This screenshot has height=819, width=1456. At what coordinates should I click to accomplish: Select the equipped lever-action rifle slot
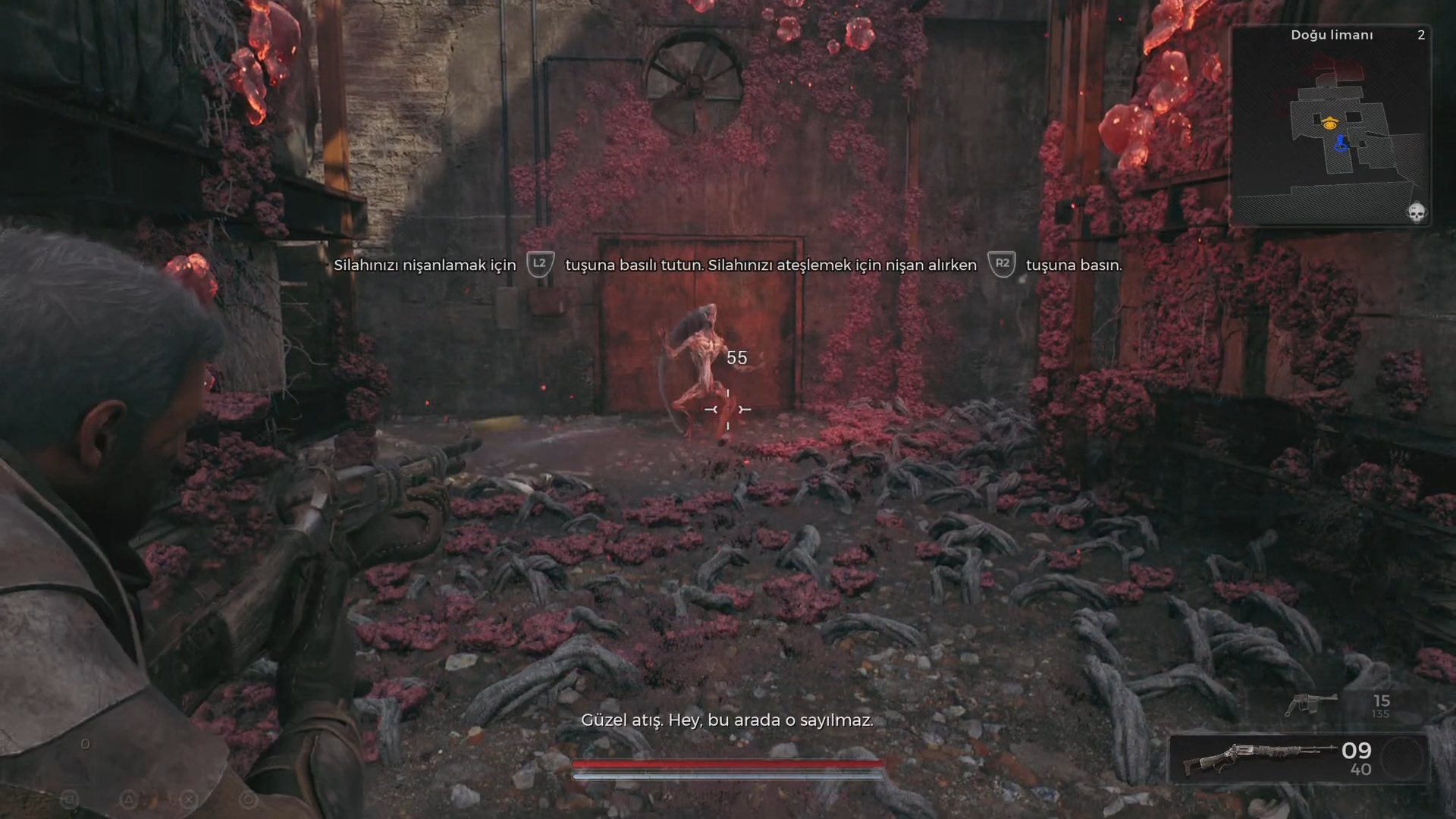1259,758
